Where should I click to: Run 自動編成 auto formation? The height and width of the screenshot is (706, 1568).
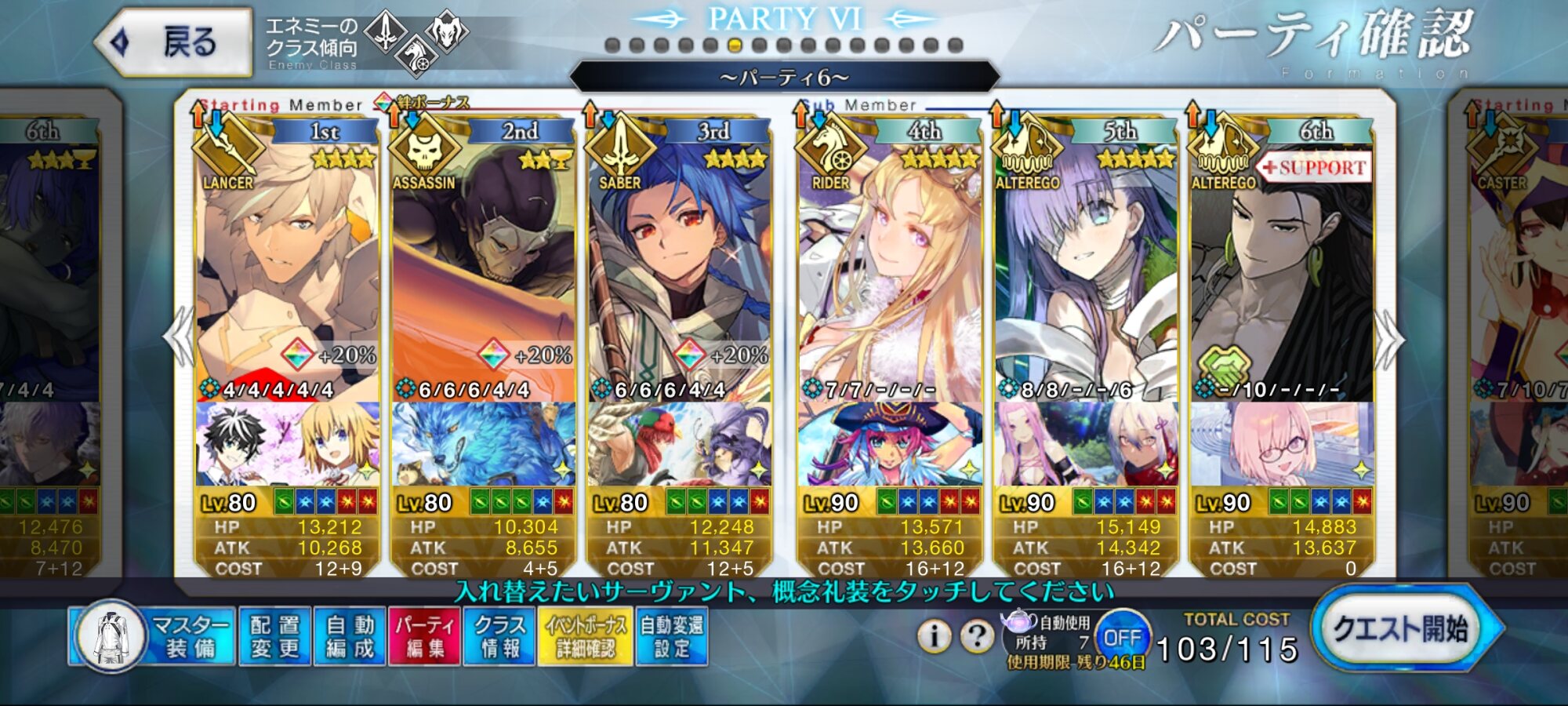(350, 636)
